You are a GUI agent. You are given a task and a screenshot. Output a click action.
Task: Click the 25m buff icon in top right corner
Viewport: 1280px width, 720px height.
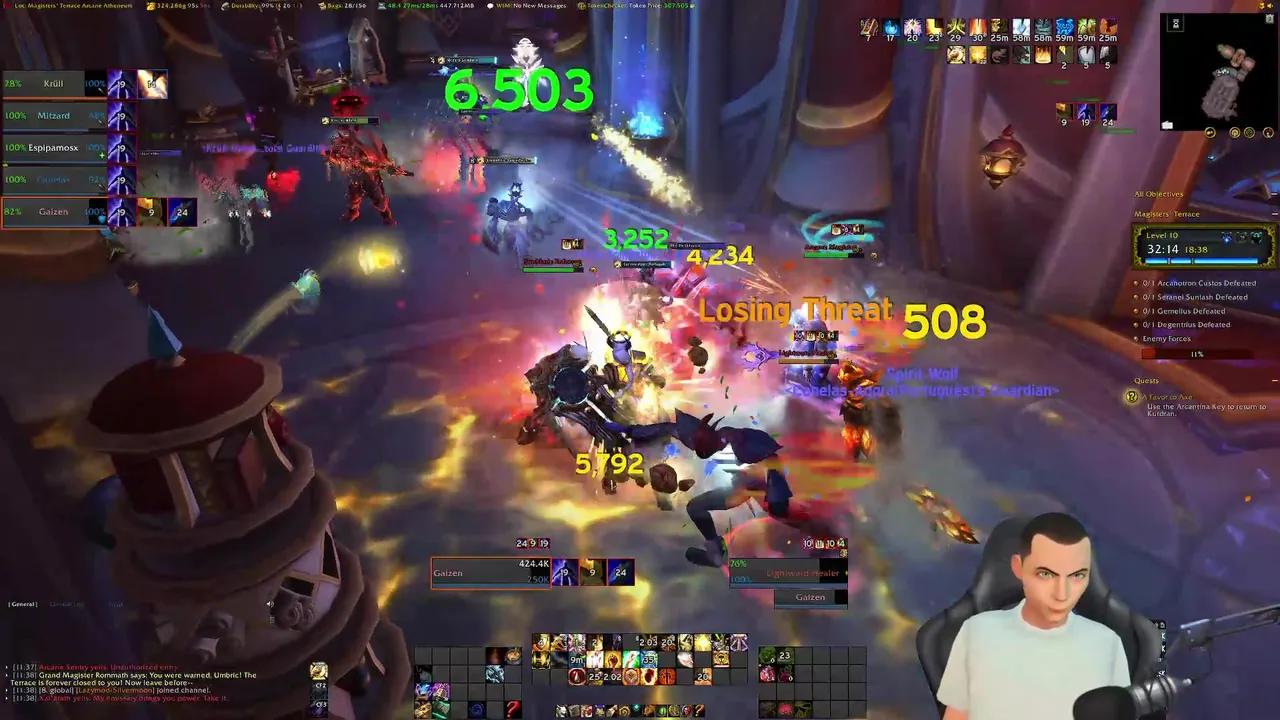click(x=1107, y=28)
